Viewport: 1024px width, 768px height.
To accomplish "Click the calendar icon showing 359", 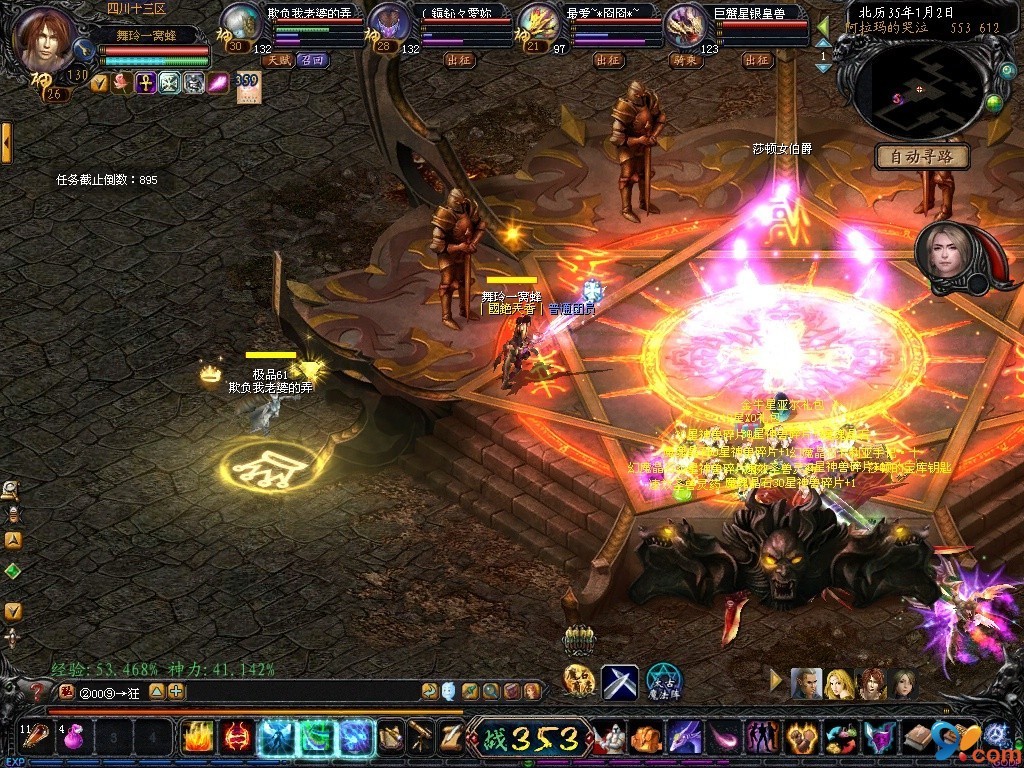I will [x=247, y=87].
